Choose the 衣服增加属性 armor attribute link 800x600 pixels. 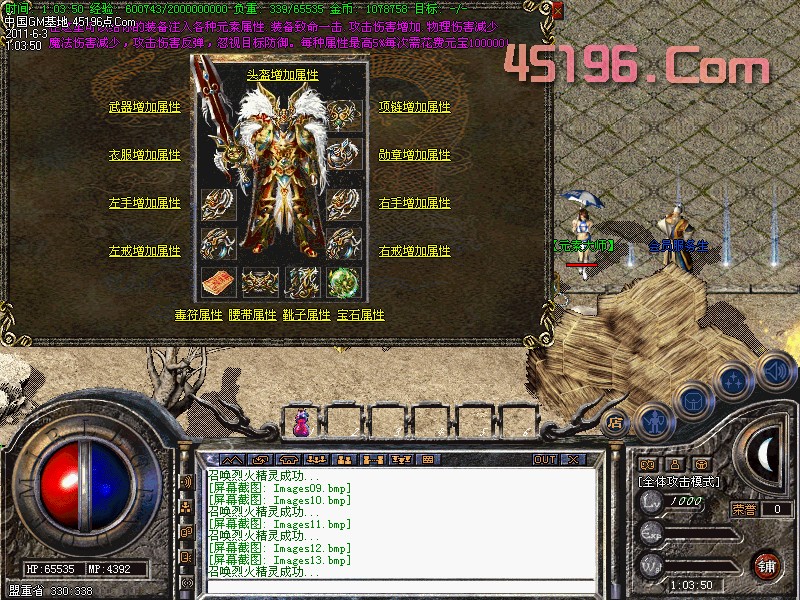pos(145,155)
